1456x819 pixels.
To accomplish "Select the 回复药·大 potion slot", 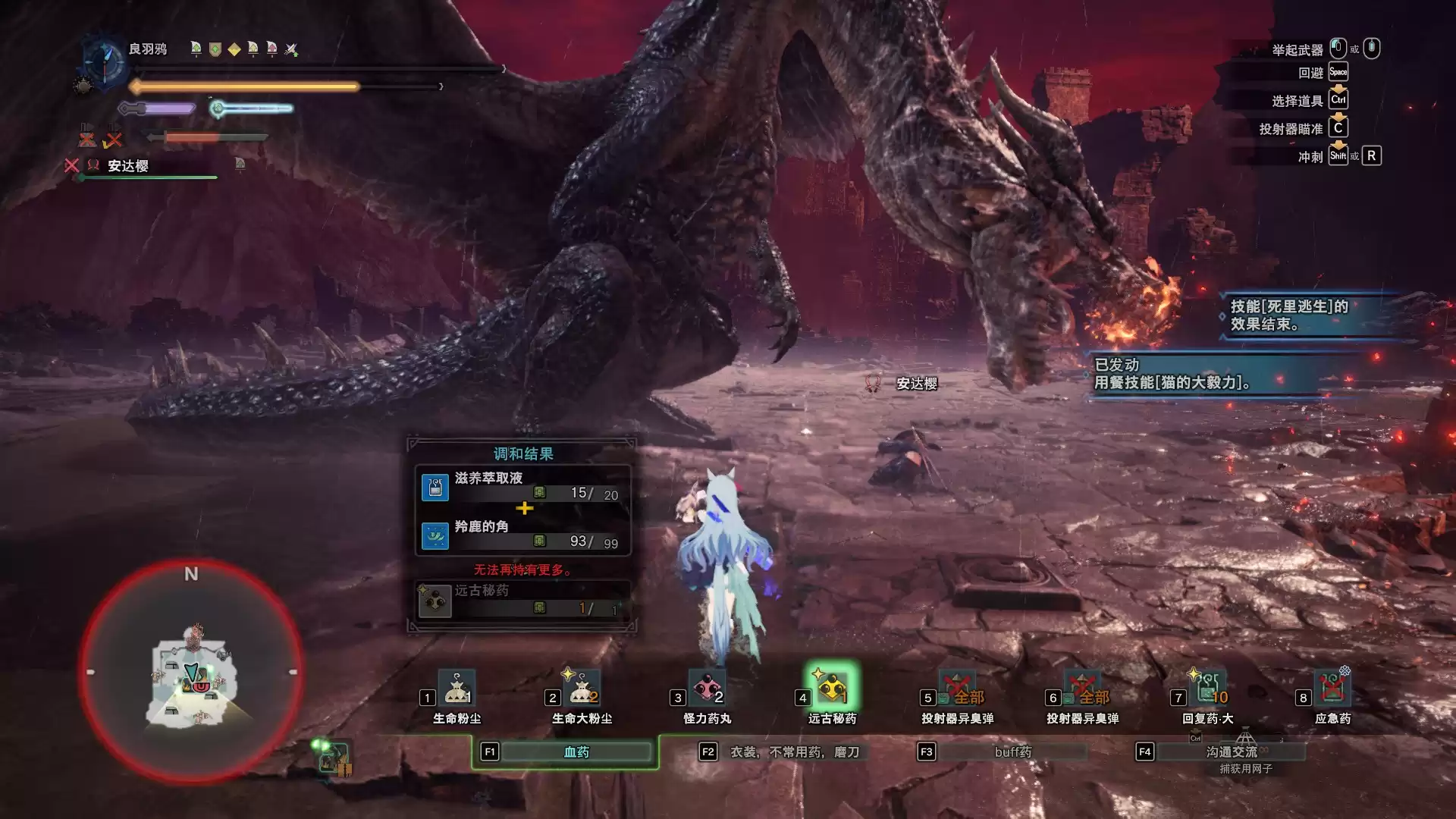I will tap(1207, 689).
